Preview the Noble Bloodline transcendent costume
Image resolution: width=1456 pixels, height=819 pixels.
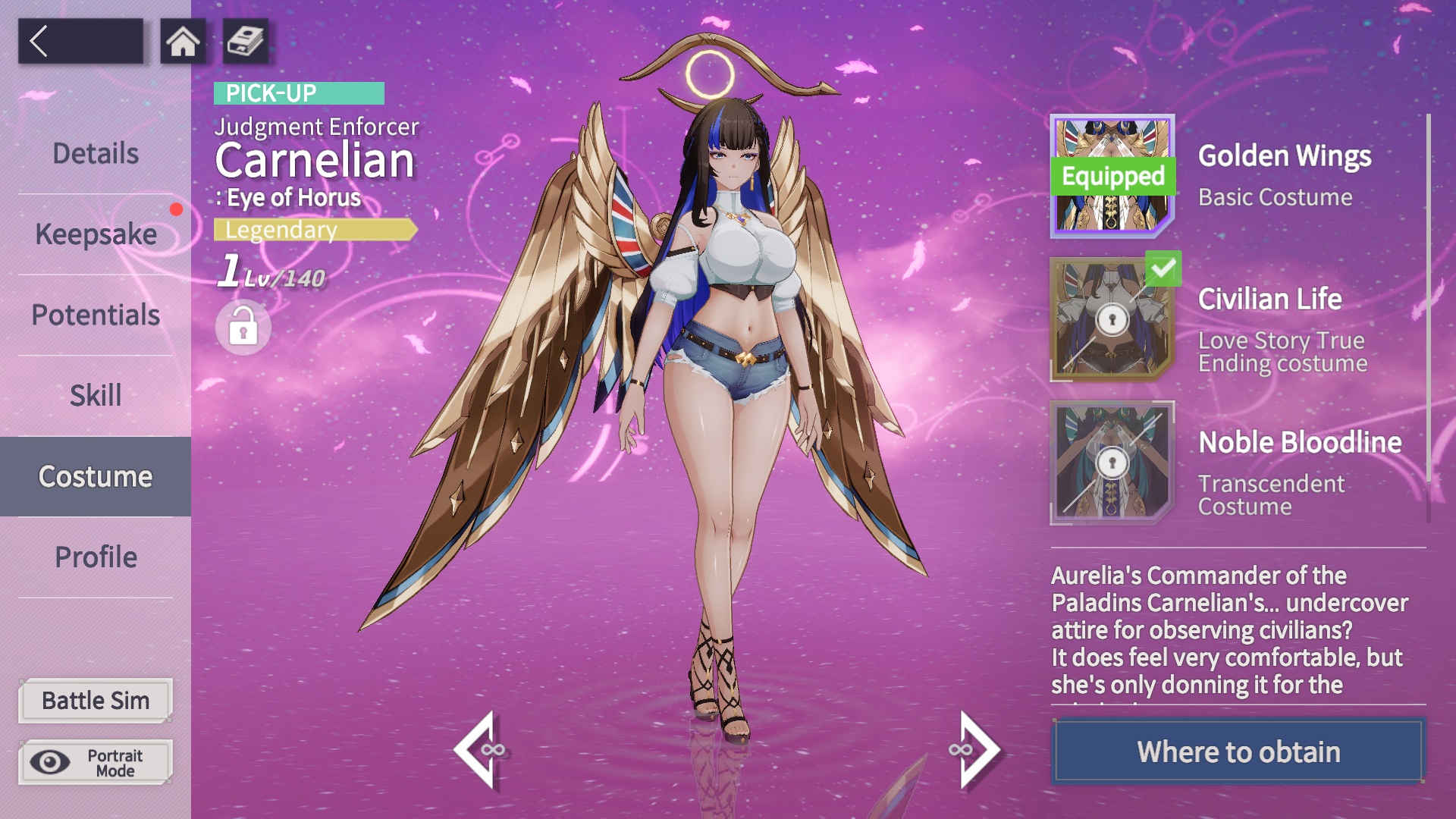[1112, 463]
